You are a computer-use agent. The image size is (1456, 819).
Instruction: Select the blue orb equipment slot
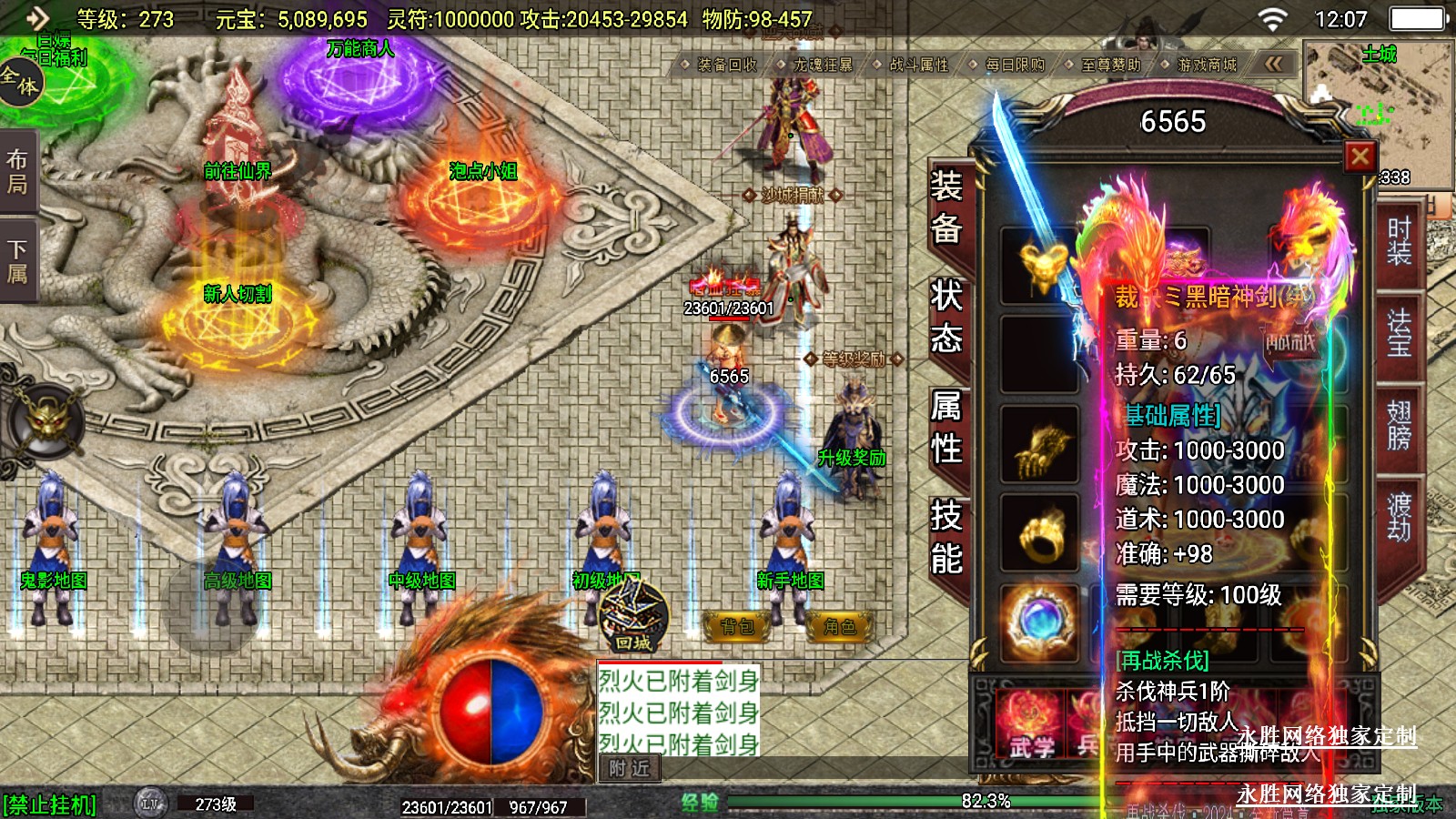1038,622
